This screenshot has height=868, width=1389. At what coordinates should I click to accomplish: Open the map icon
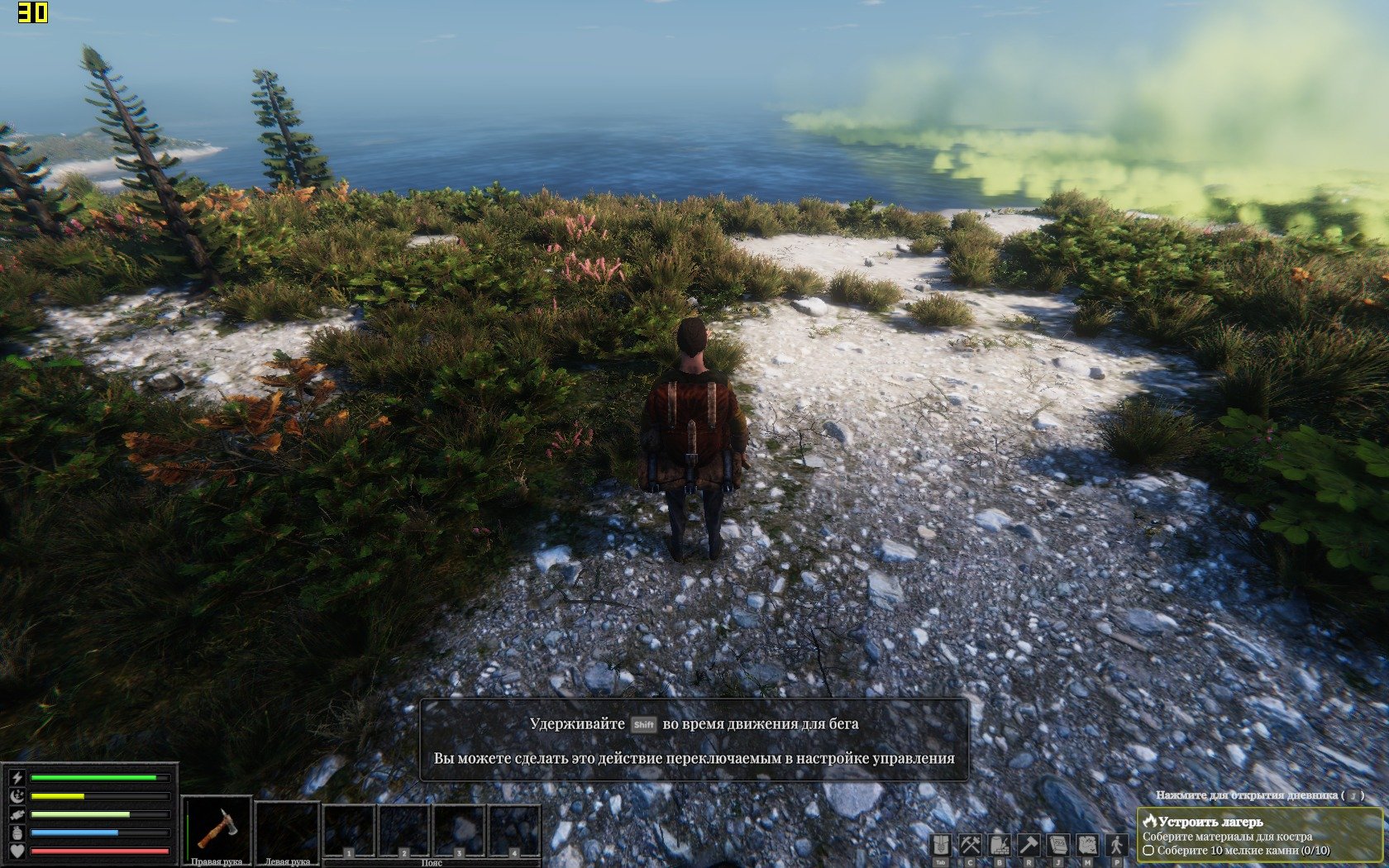point(1087,845)
